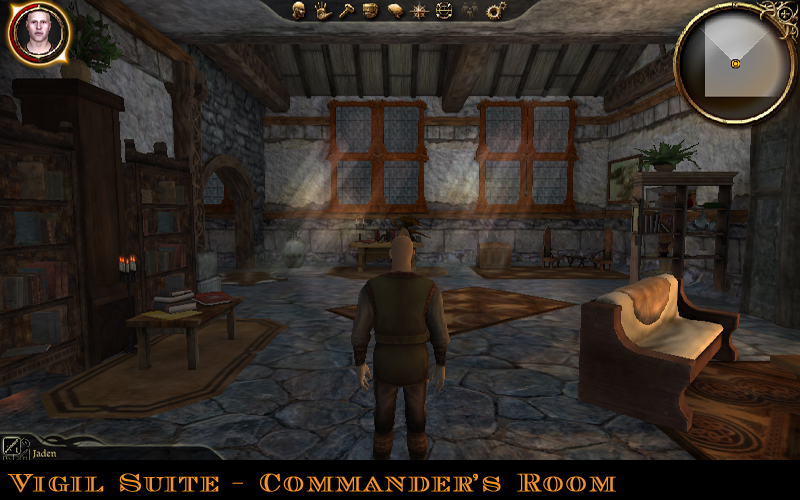Image resolution: width=800 pixels, height=500 pixels.
Task: Click the globe icon in top bar
Action: click(x=443, y=11)
